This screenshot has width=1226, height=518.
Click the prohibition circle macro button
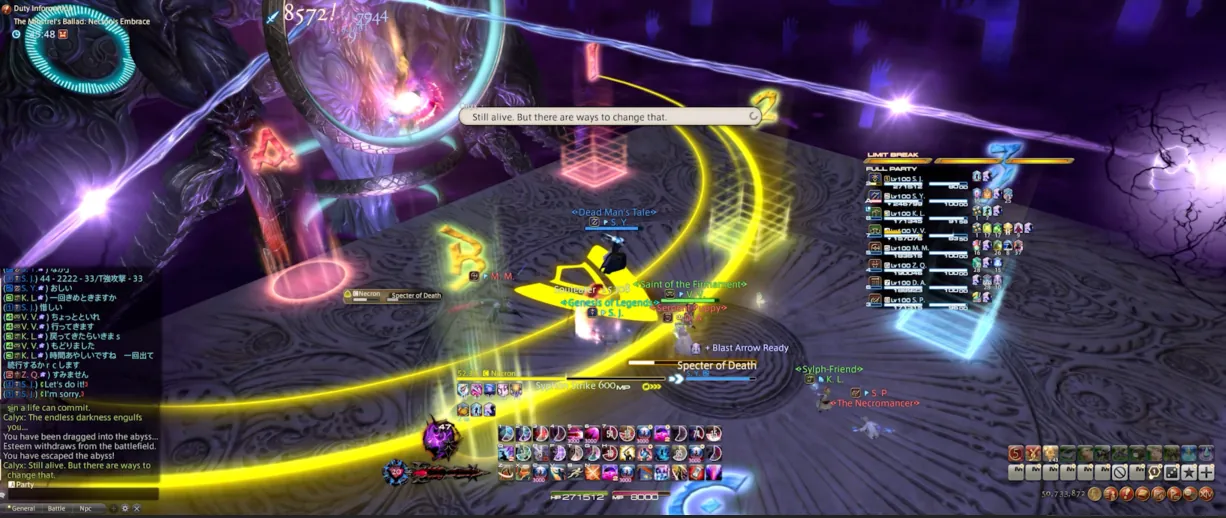click(x=1120, y=473)
